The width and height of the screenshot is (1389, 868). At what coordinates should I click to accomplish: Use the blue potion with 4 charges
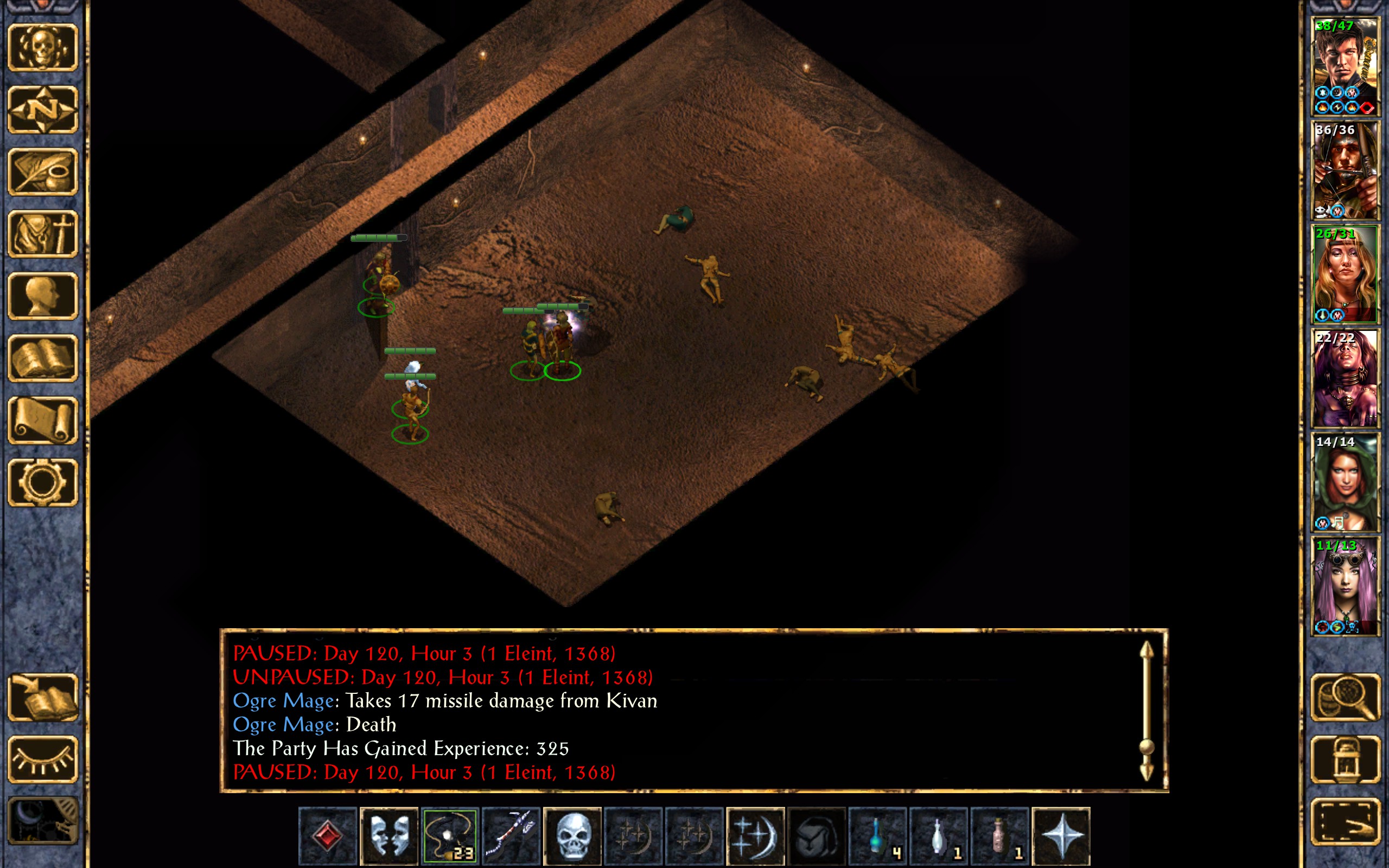click(877, 836)
